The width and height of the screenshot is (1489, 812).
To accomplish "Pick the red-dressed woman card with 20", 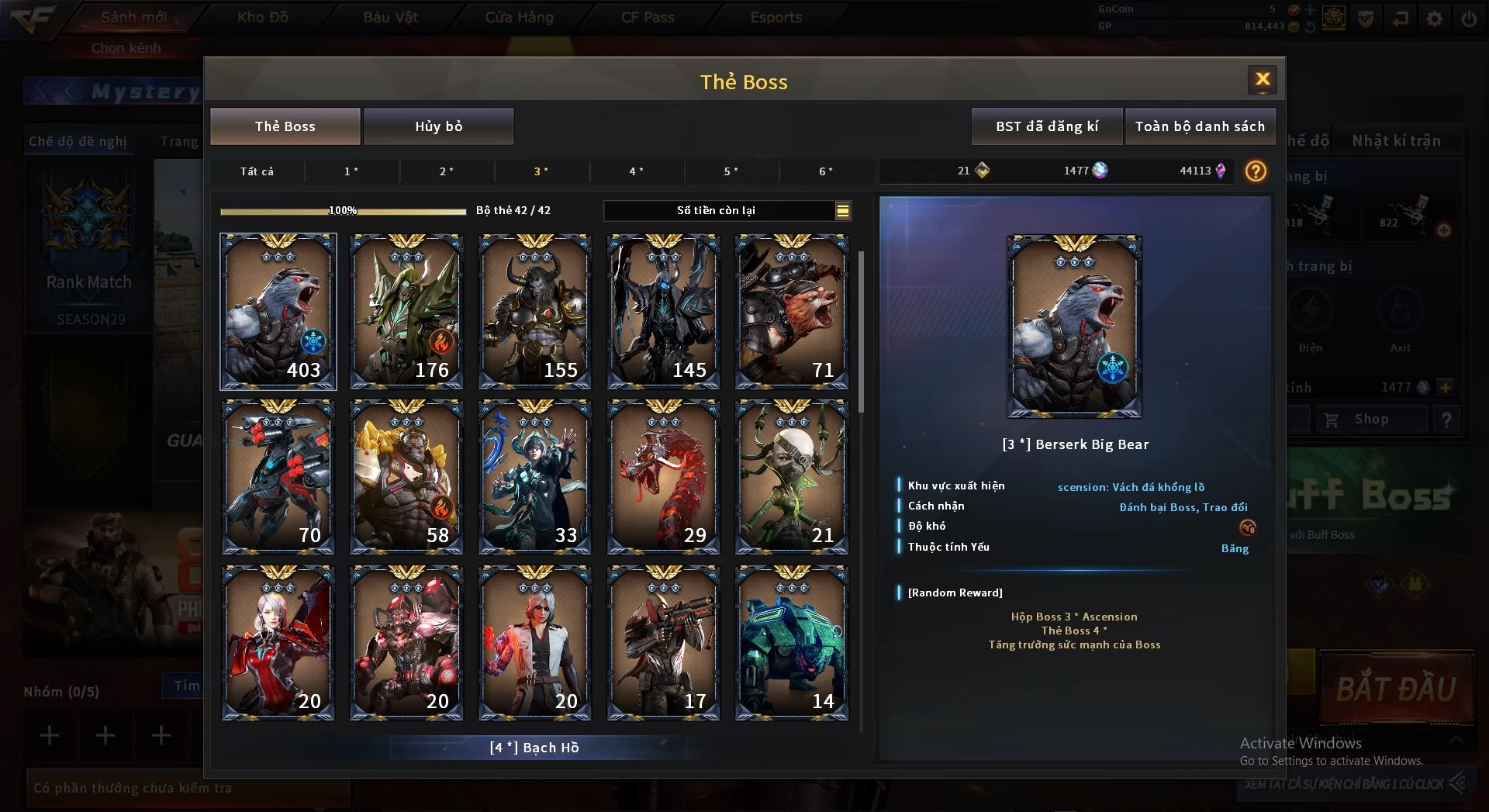I will click(x=278, y=643).
